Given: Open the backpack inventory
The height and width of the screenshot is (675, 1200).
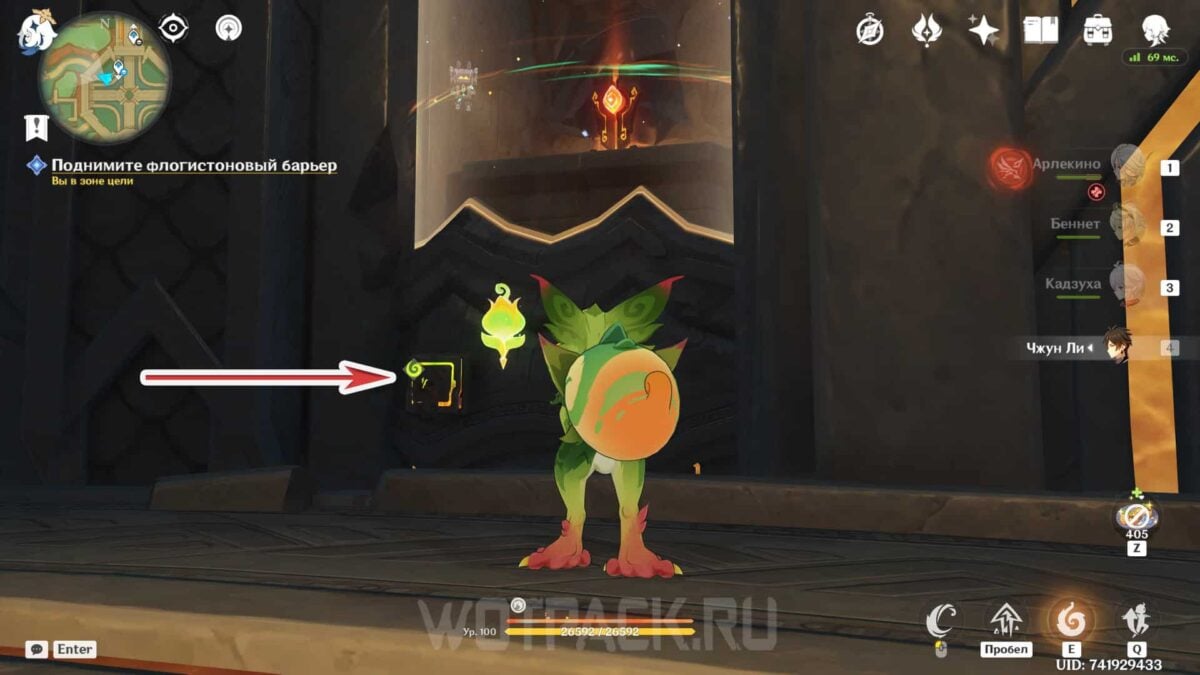Looking at the screenshot, I should click(x=1098, y=30).
